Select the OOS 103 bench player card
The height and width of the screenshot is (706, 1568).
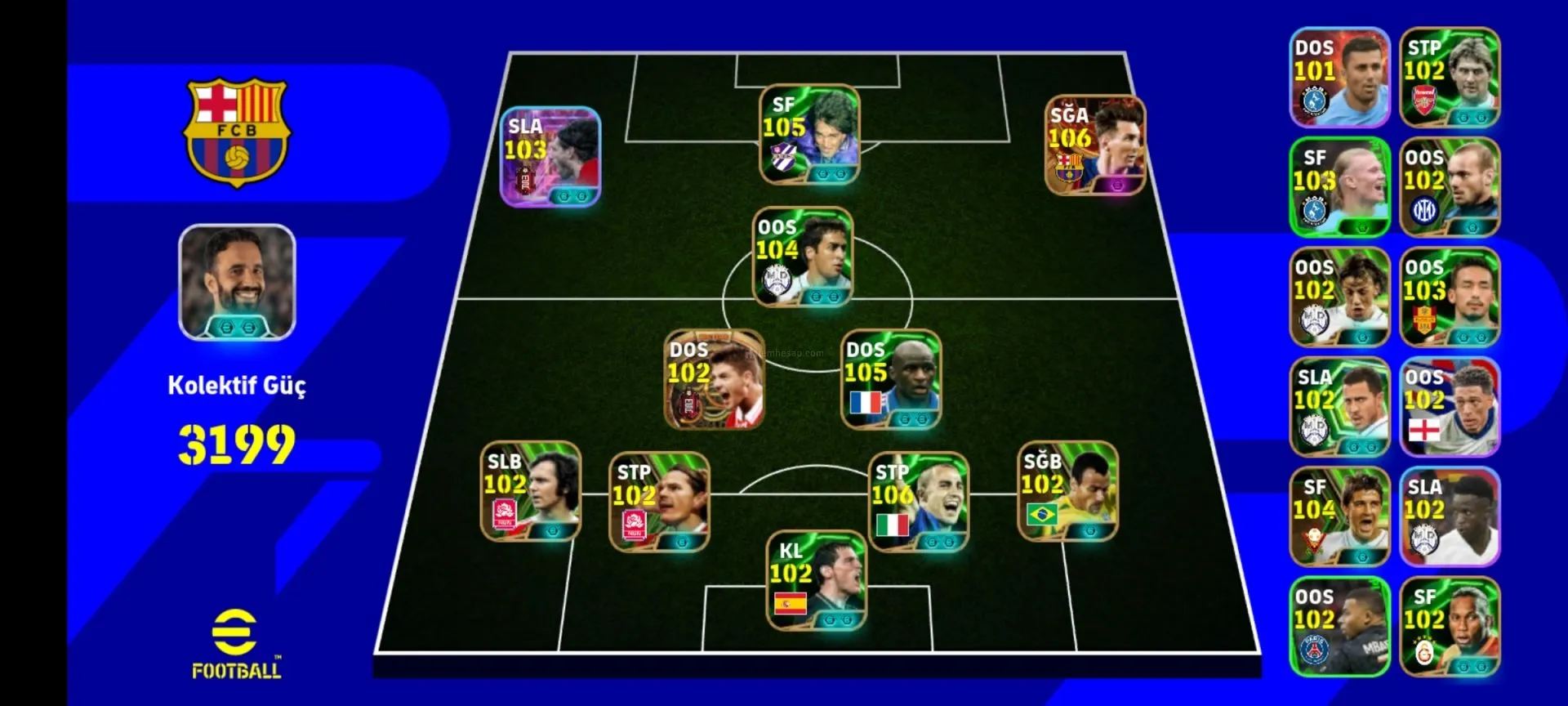click(1450, 297)
